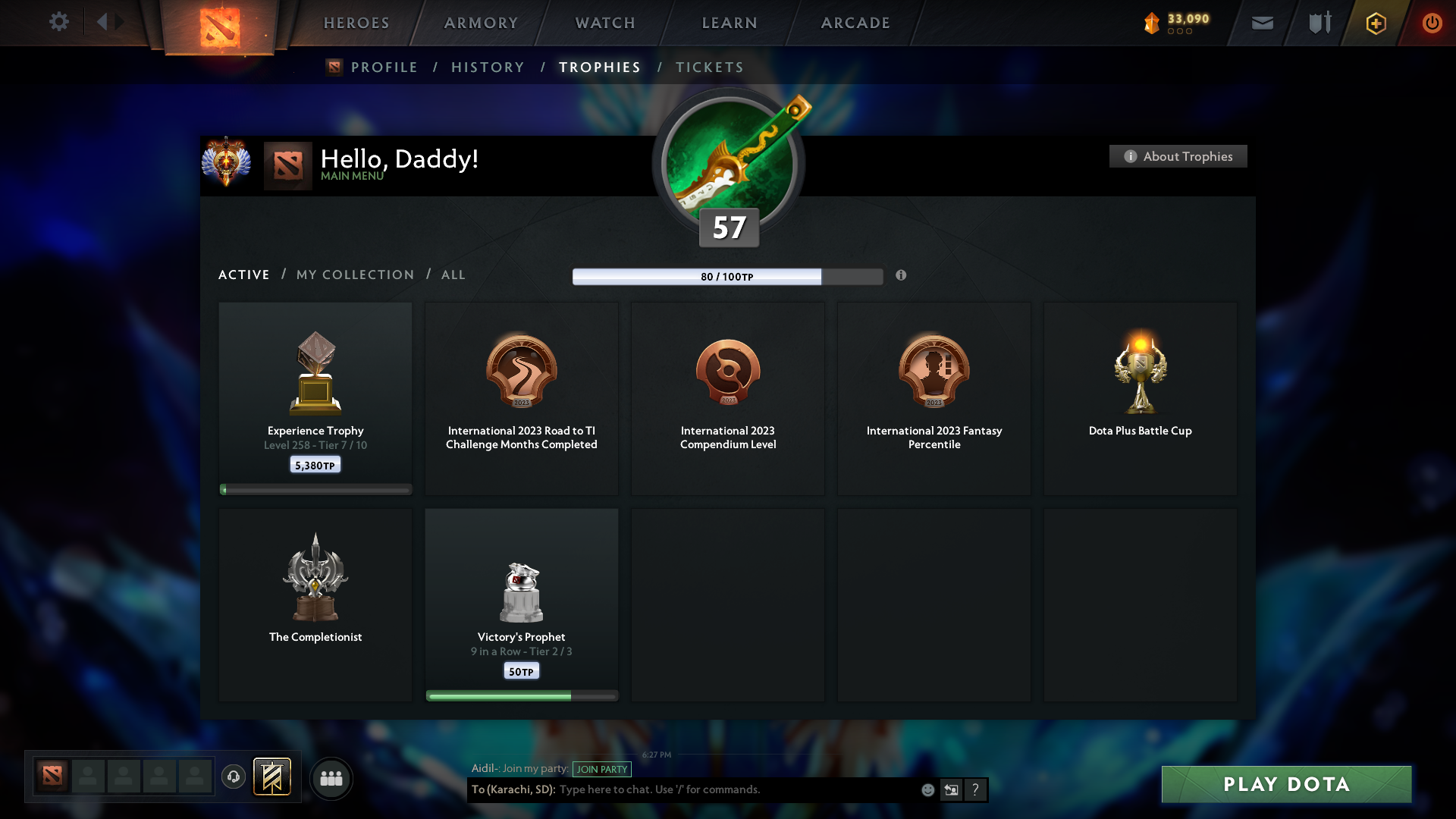Click the gold Dota Plus hexagon icon
This screenshot has width=1456, height=819.
pos(1376,23)
